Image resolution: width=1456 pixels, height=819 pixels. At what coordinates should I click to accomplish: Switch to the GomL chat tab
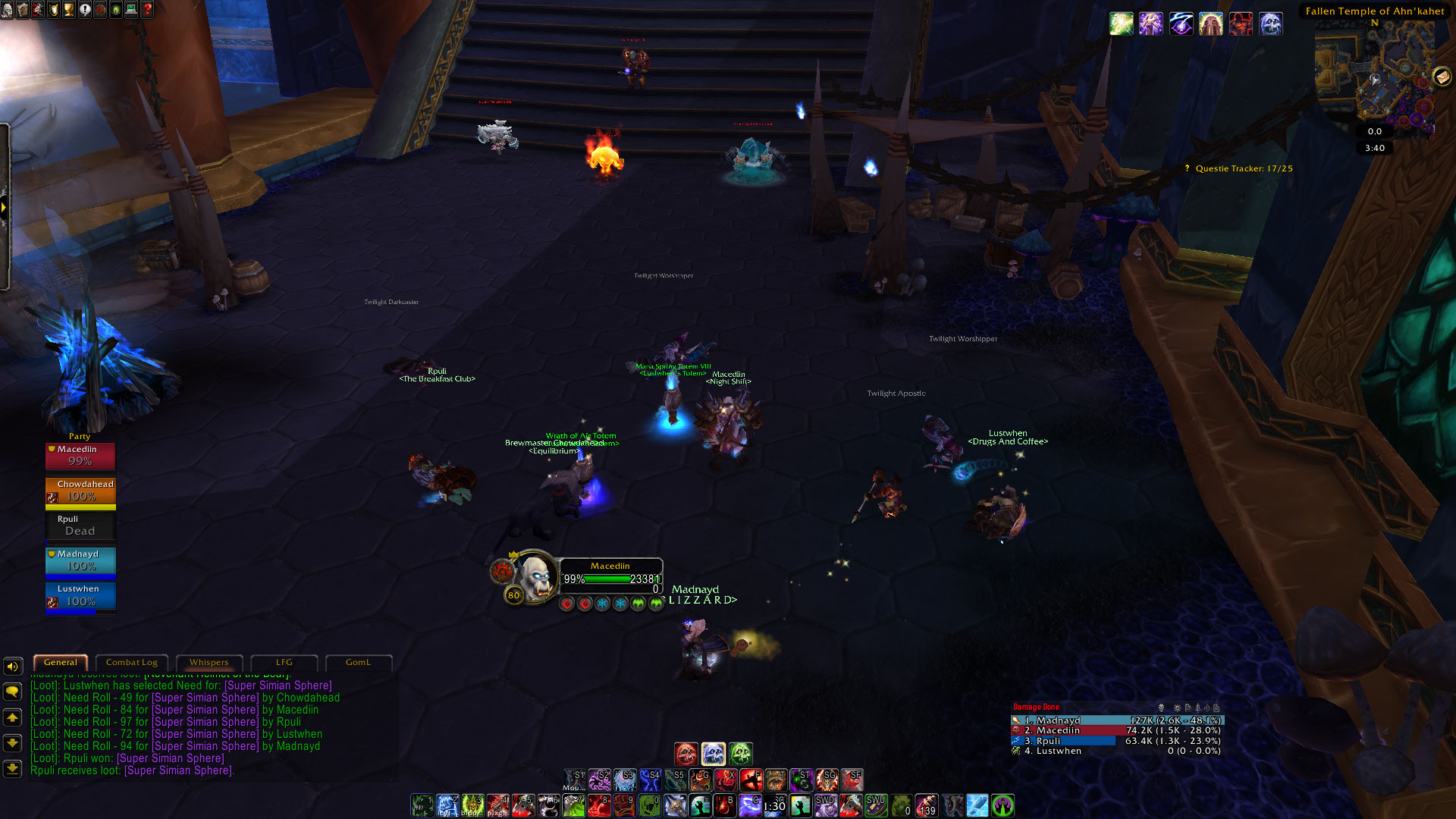[x=358, y=663]
